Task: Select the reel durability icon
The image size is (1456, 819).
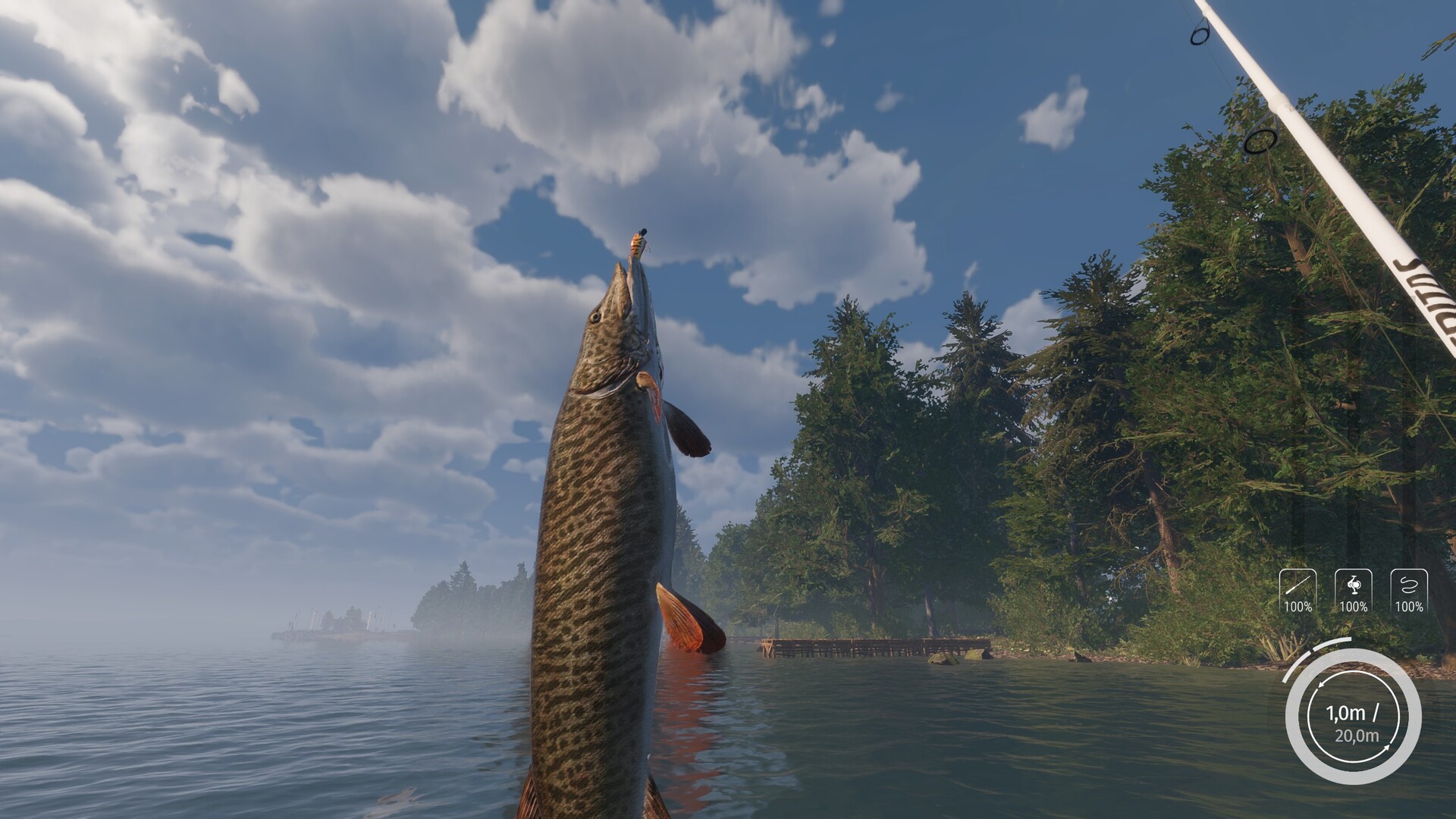Action: [1353, 586]
